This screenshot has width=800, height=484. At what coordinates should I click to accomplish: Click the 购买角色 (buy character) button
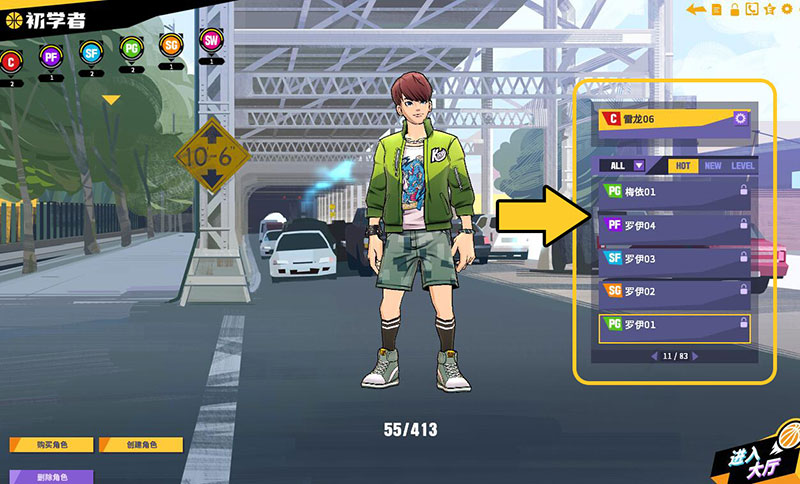(51, 445)
